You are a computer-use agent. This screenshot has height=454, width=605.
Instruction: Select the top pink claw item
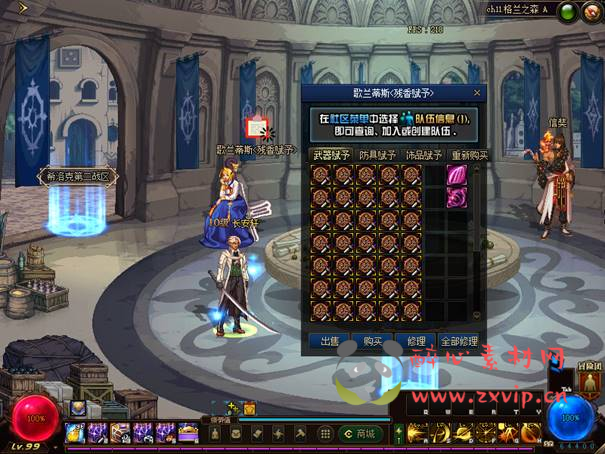point(457,175)
